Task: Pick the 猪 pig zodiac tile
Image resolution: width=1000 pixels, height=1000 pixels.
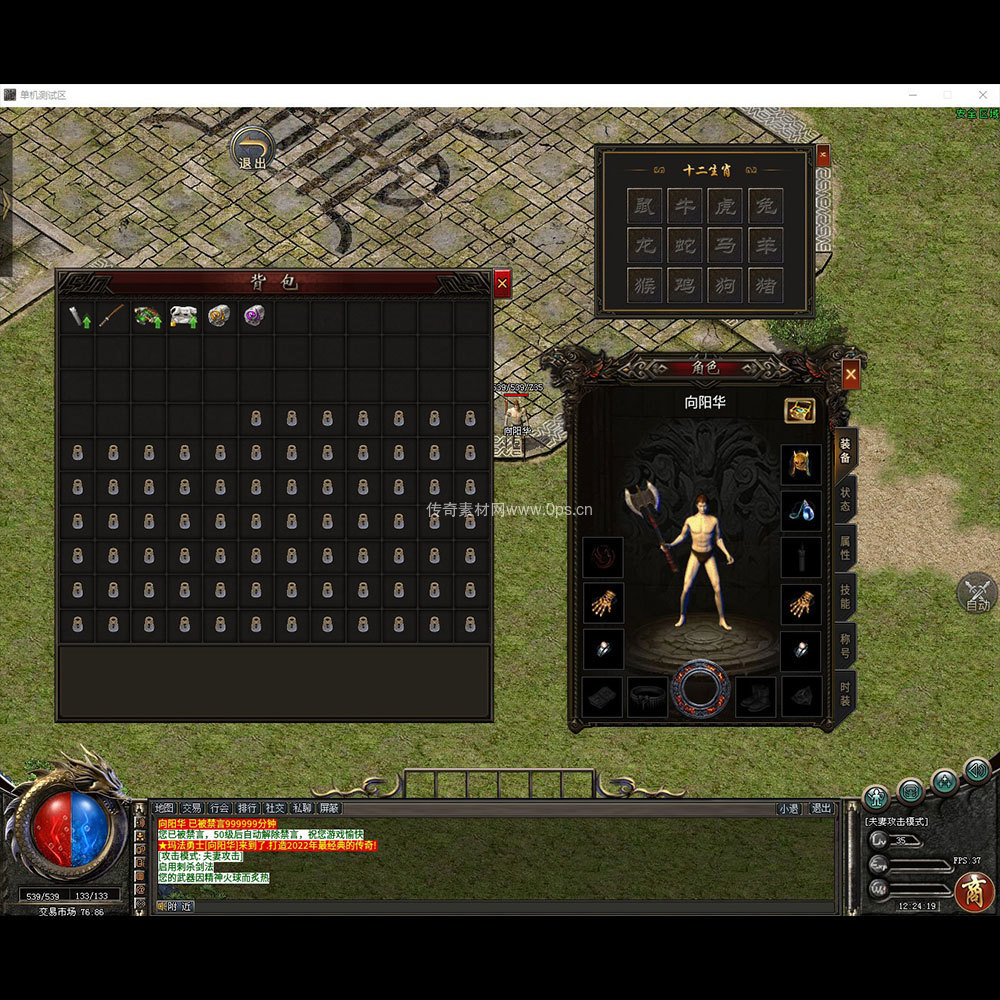Action: [765, 285]
